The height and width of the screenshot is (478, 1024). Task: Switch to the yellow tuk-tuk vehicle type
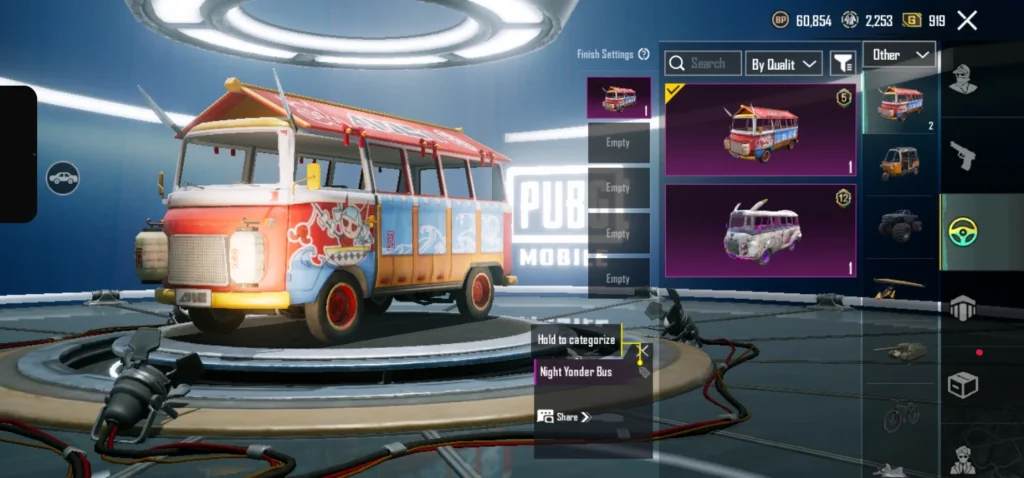point(900,162)
